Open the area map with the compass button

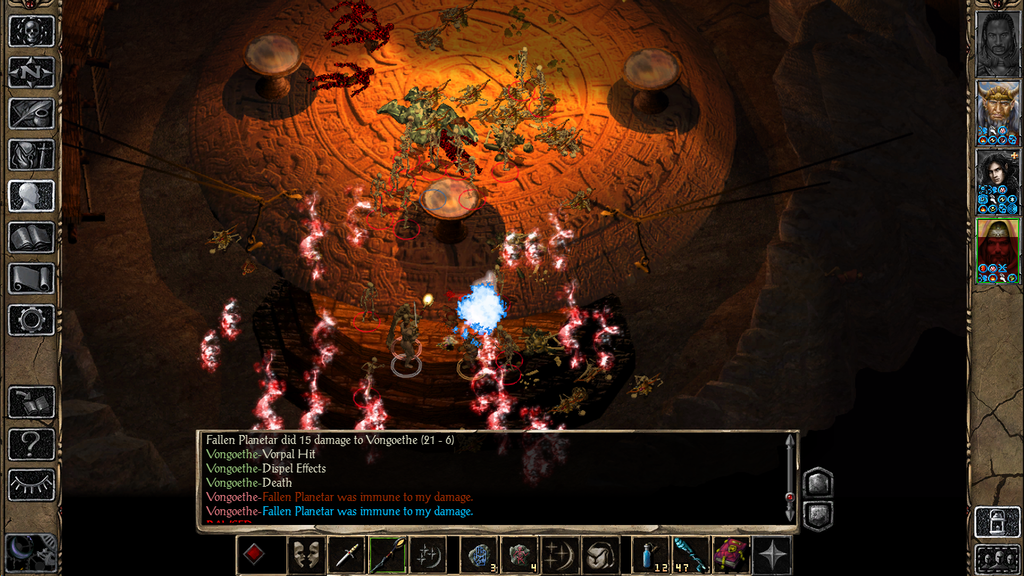click(x=31, y=72)
